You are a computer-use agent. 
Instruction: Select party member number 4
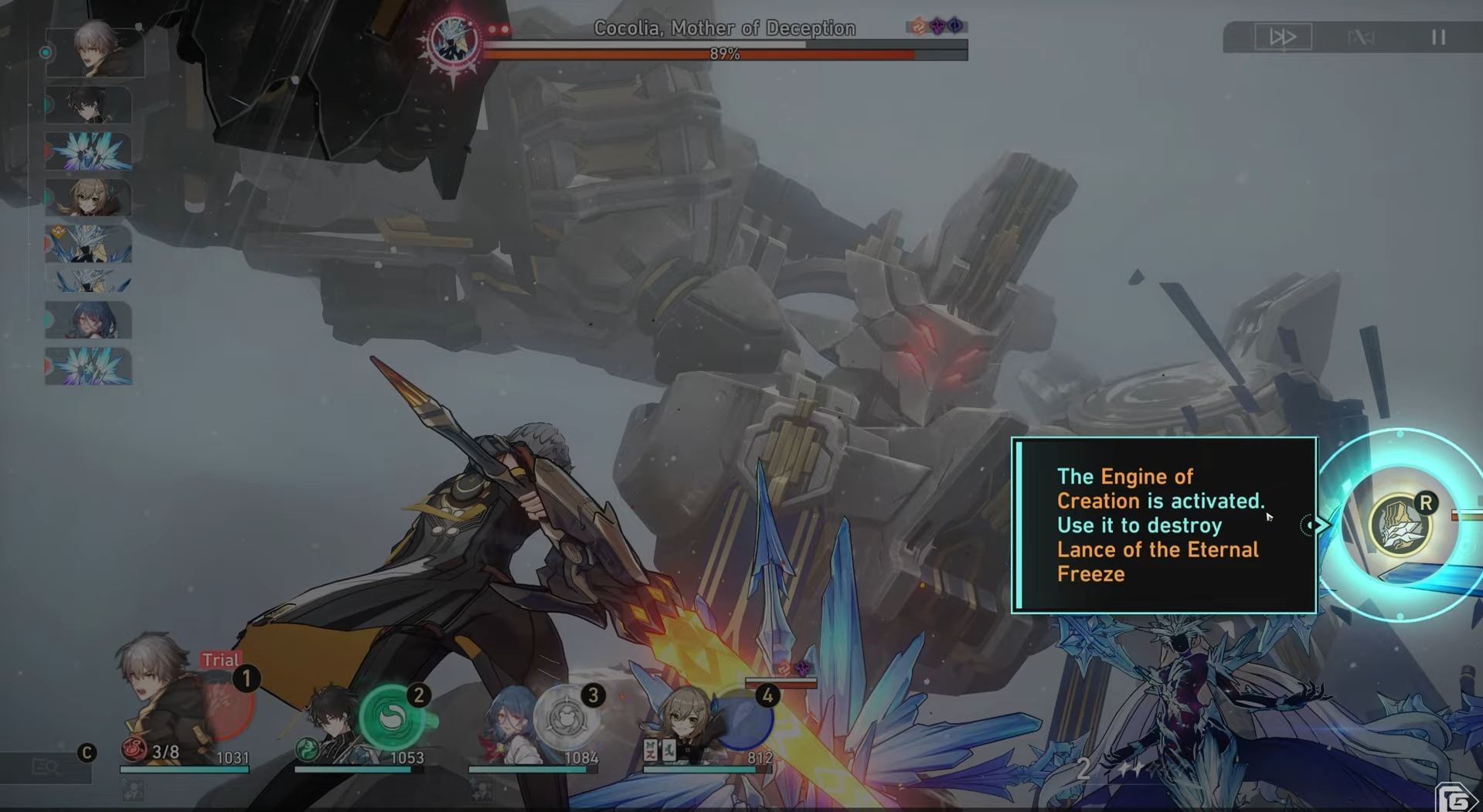tap(767, 696)
